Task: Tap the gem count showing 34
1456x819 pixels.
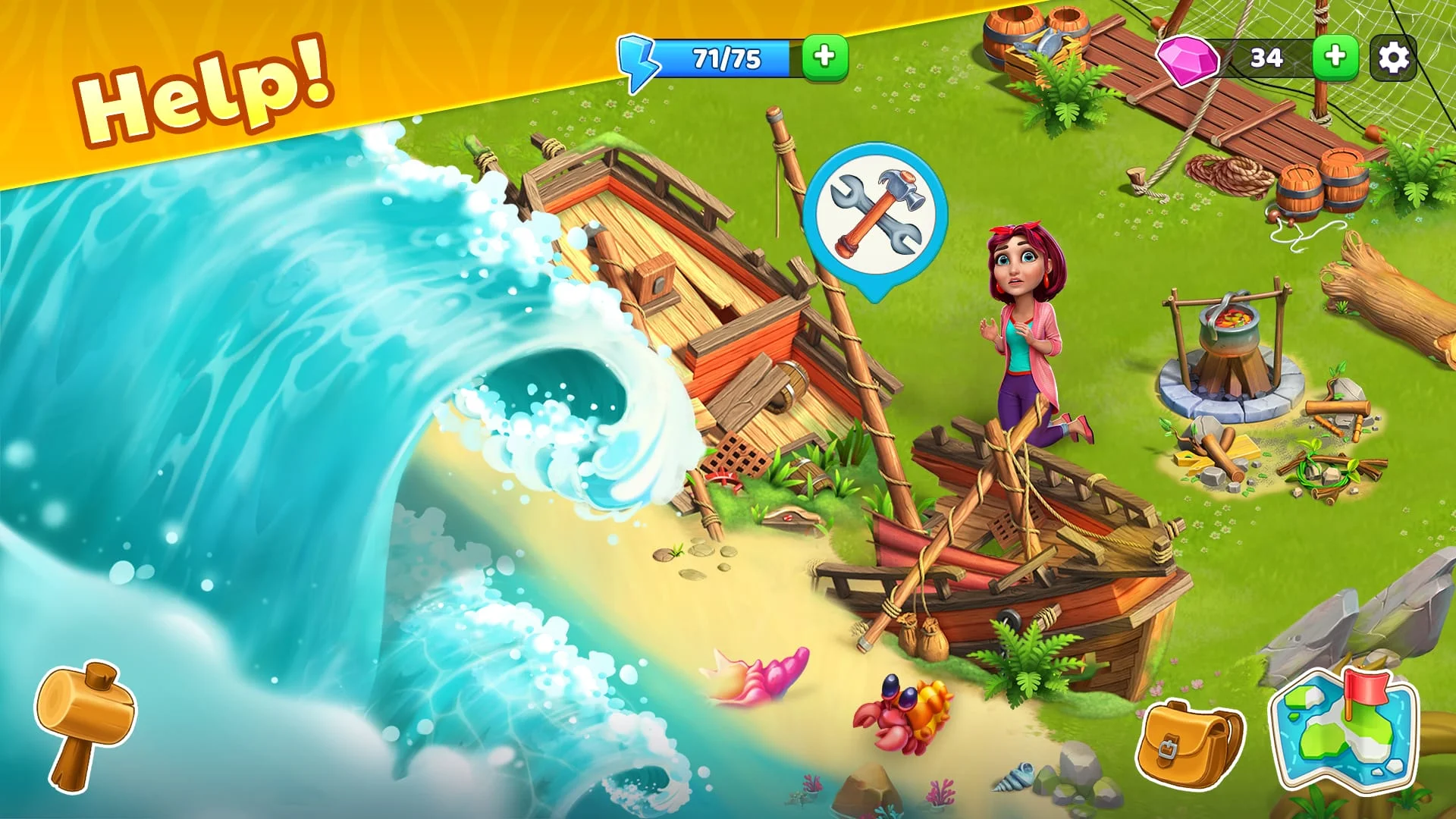Action: tap(1265, 56)
